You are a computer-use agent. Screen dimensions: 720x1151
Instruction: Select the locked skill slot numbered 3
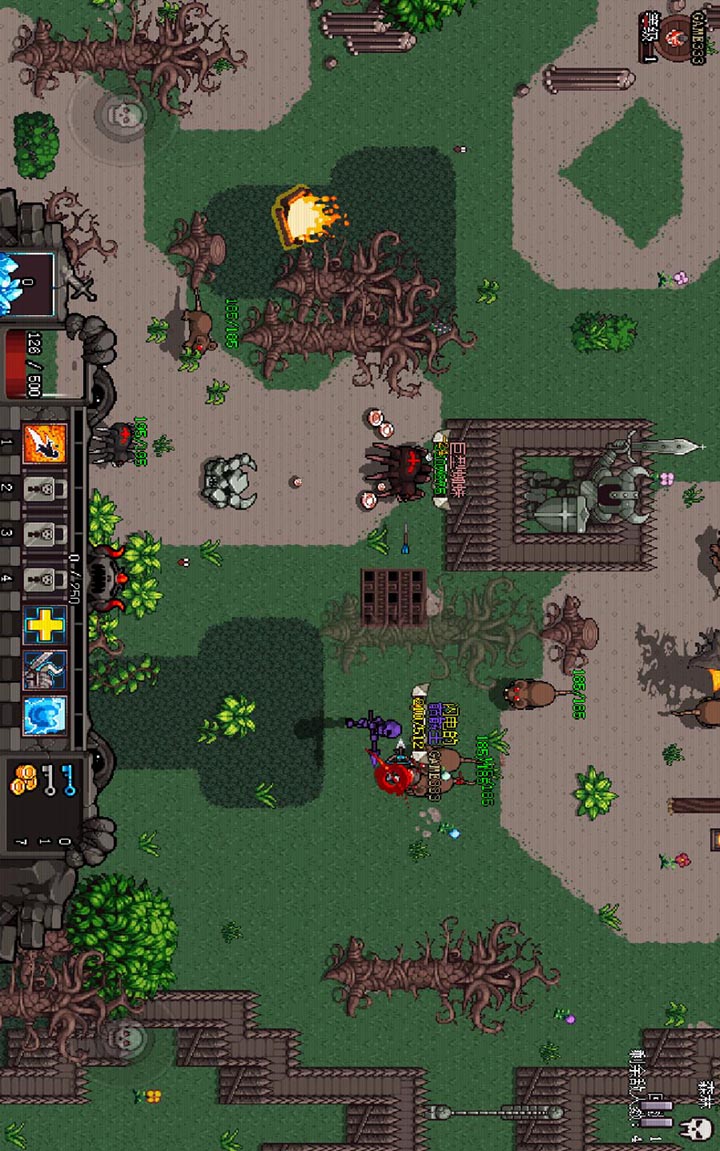click(x=44, y=533)
